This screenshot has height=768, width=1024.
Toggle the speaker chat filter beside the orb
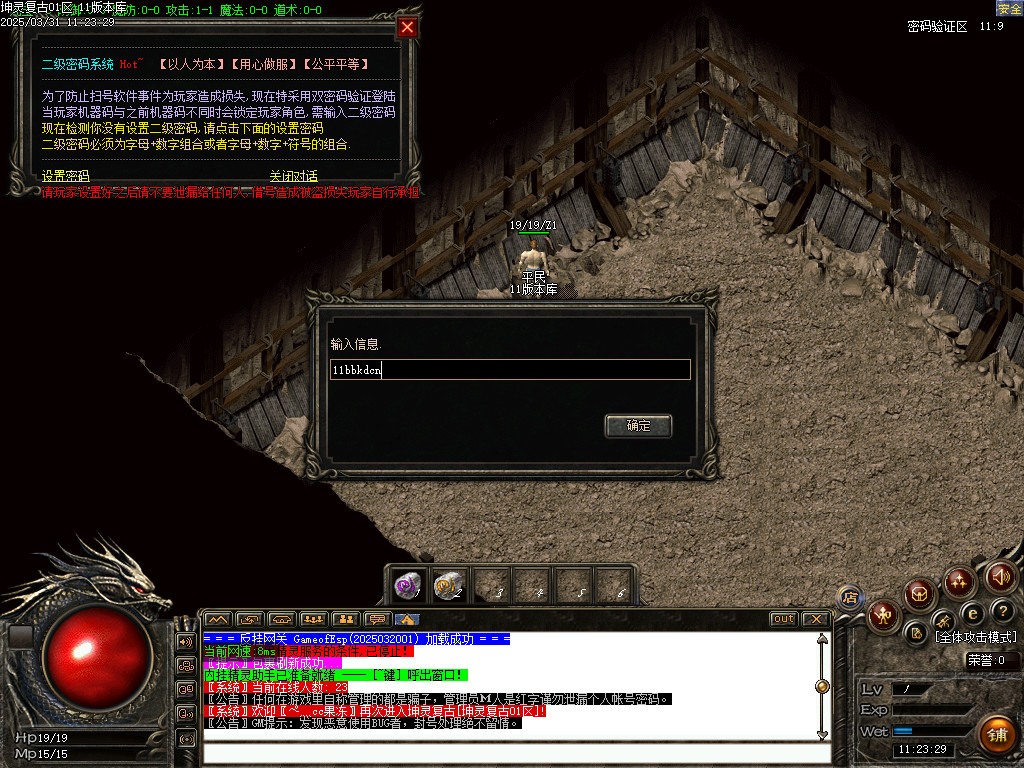point(185,640)
